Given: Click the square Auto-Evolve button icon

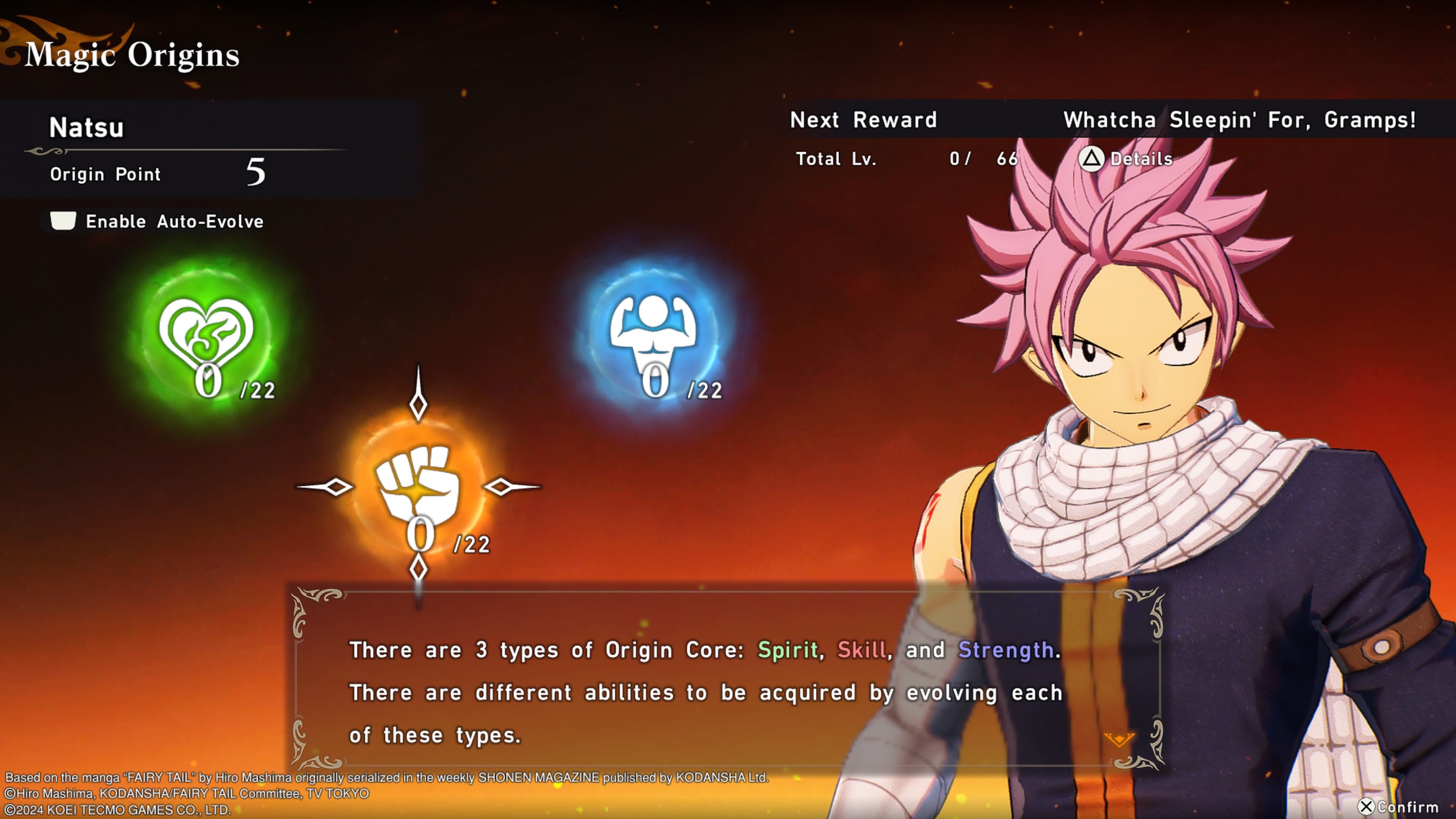Looking at the screenshot, I should coord(63,220).
